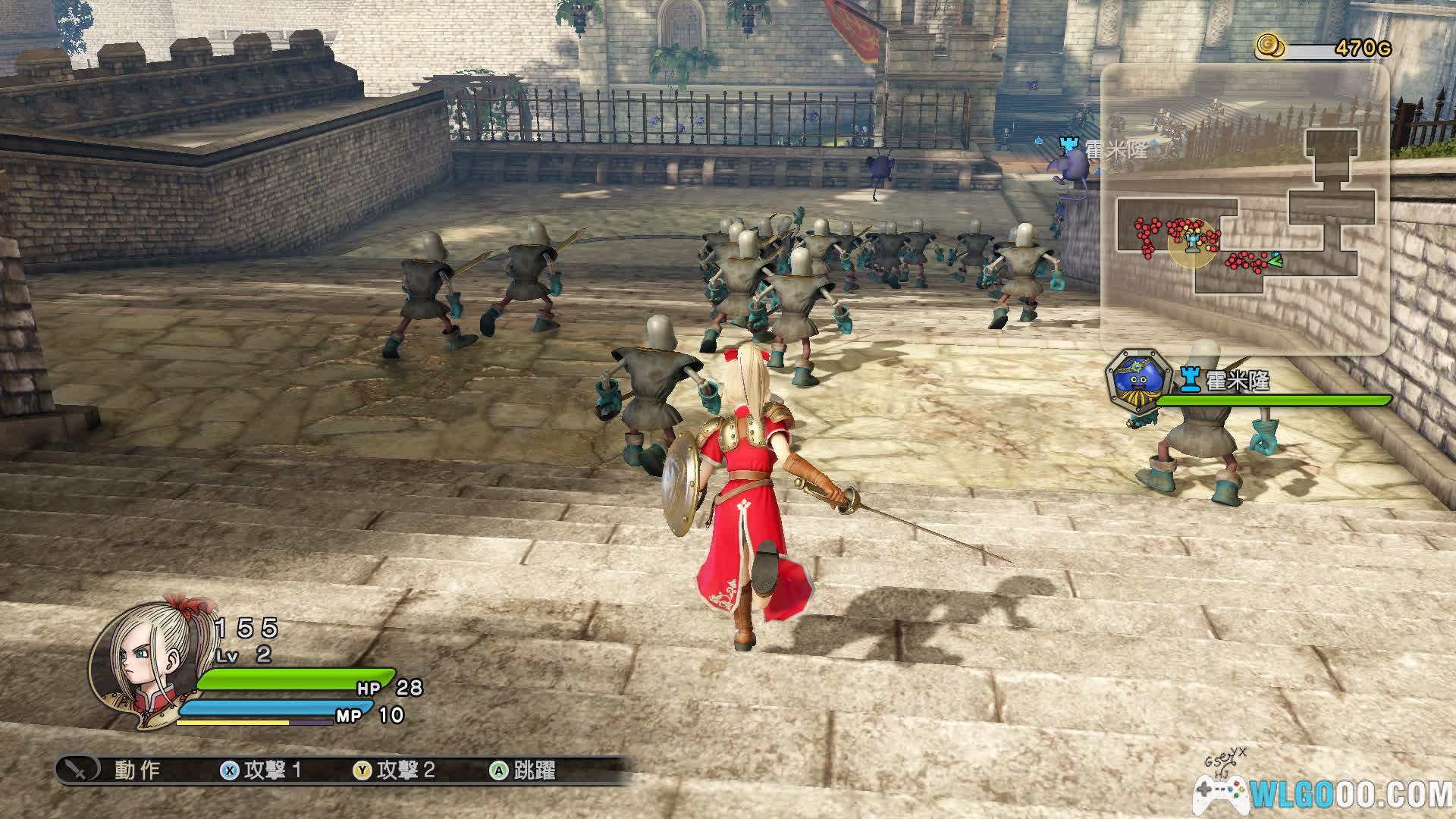Open the WLGOOO.COM watermark logo
This screenshot has width=1456, height=819.
coord(1323,792)
